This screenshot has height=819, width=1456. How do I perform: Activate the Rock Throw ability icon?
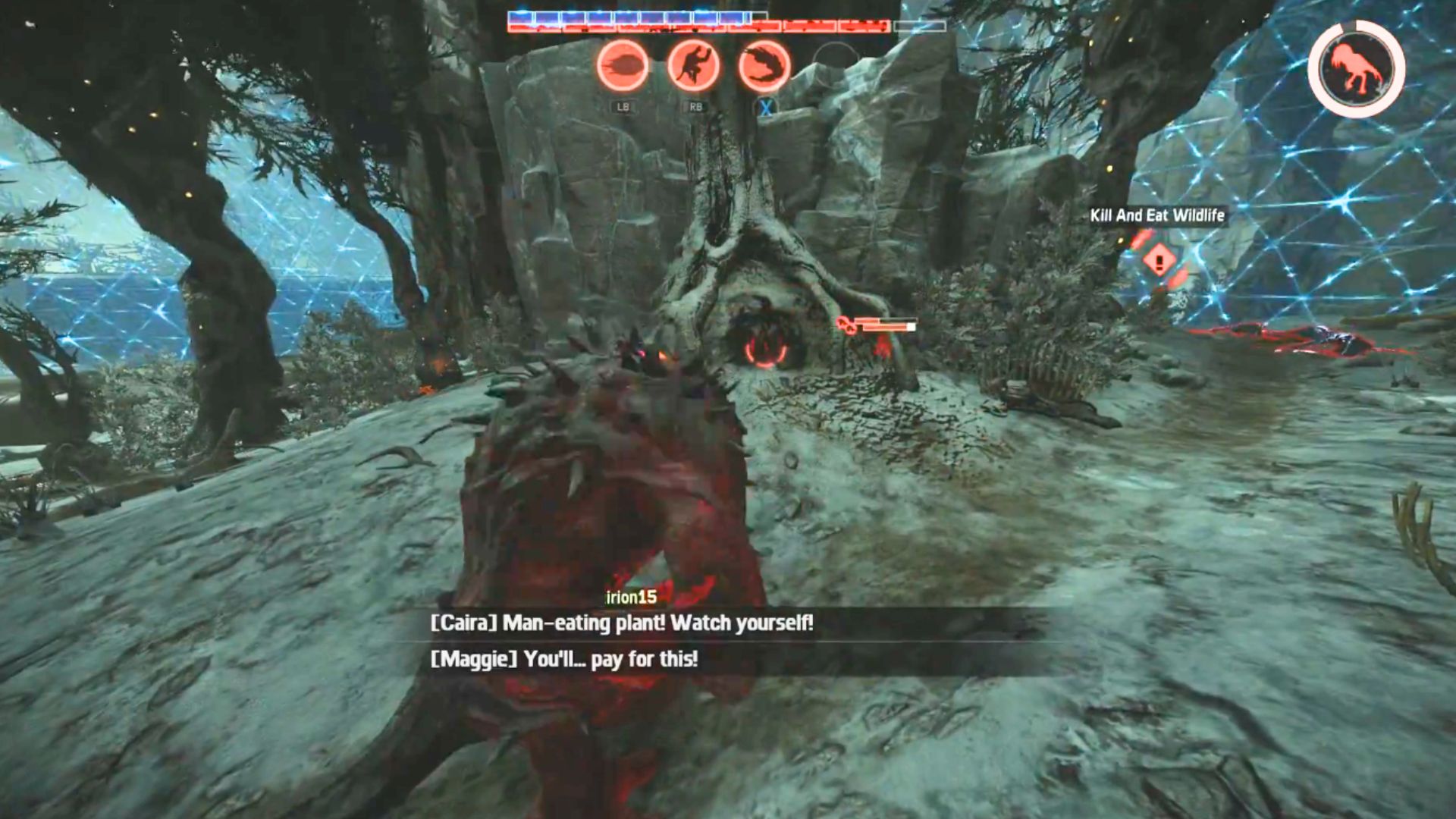tap(623, 66)
